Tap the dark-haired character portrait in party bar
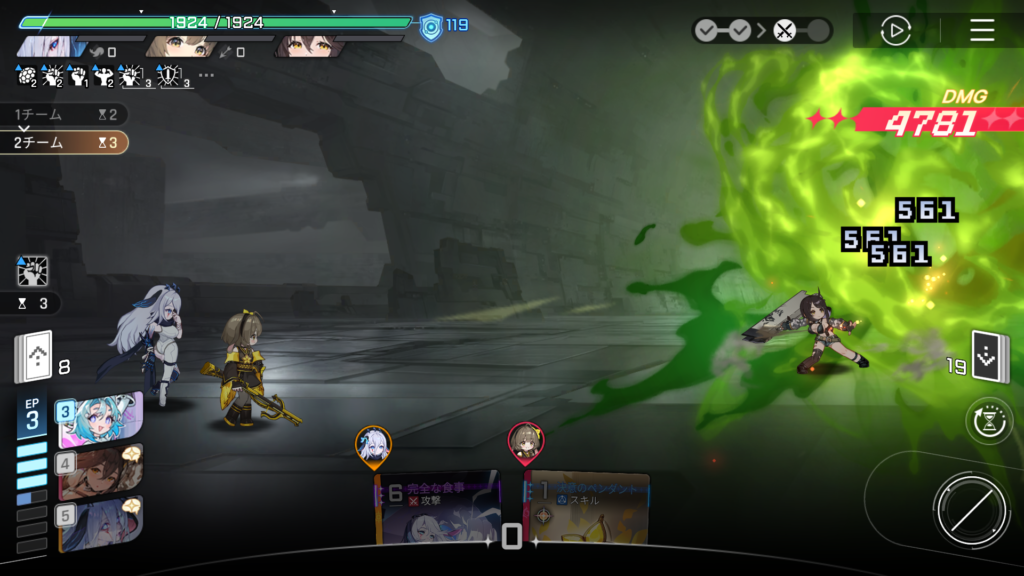The height and width of the screenshot is (576, 1024). [310, 46]
